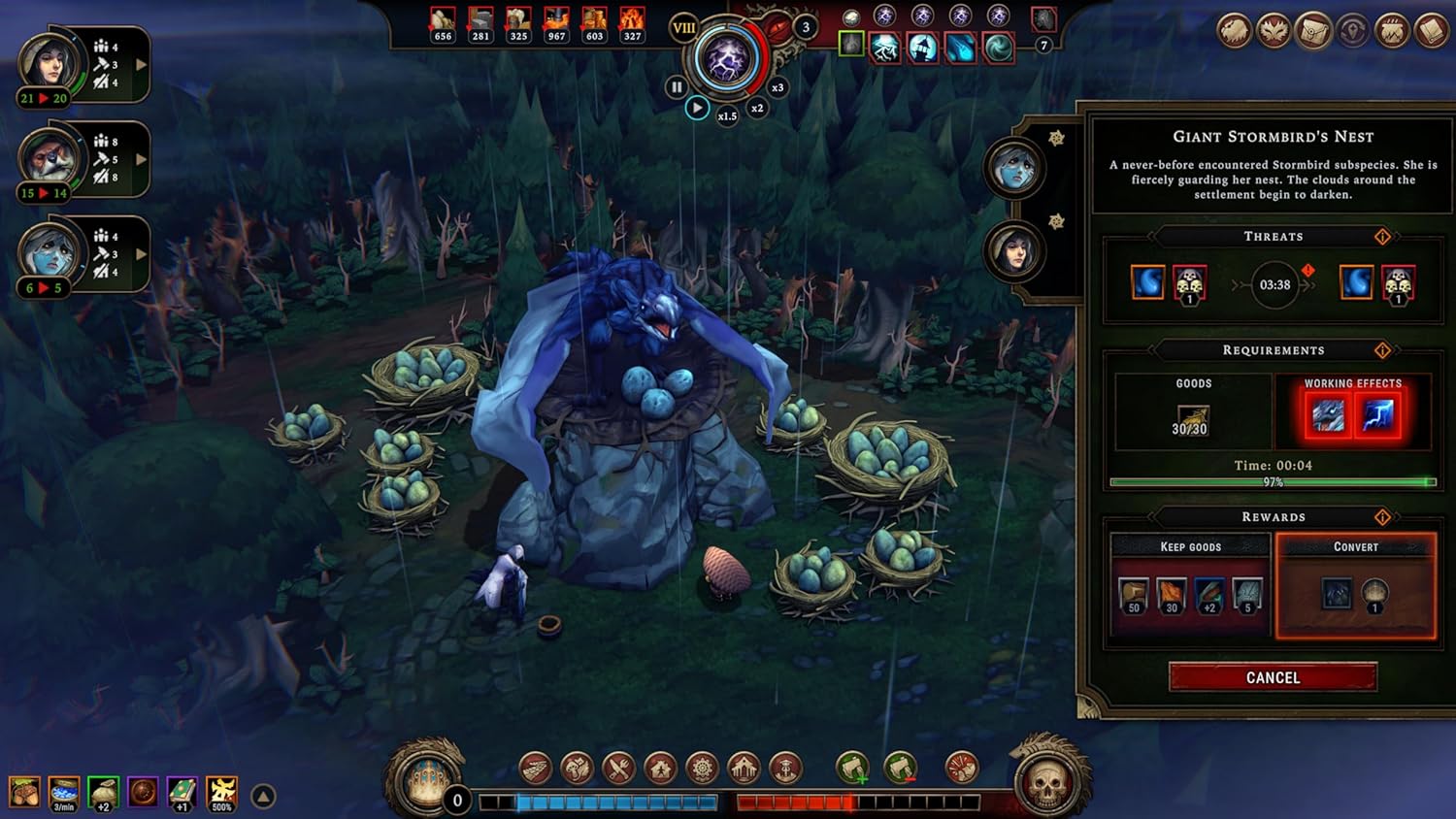This screenshot has width=1456, height=819.
Task: Set game speed to x3
Action: (777, 87)
